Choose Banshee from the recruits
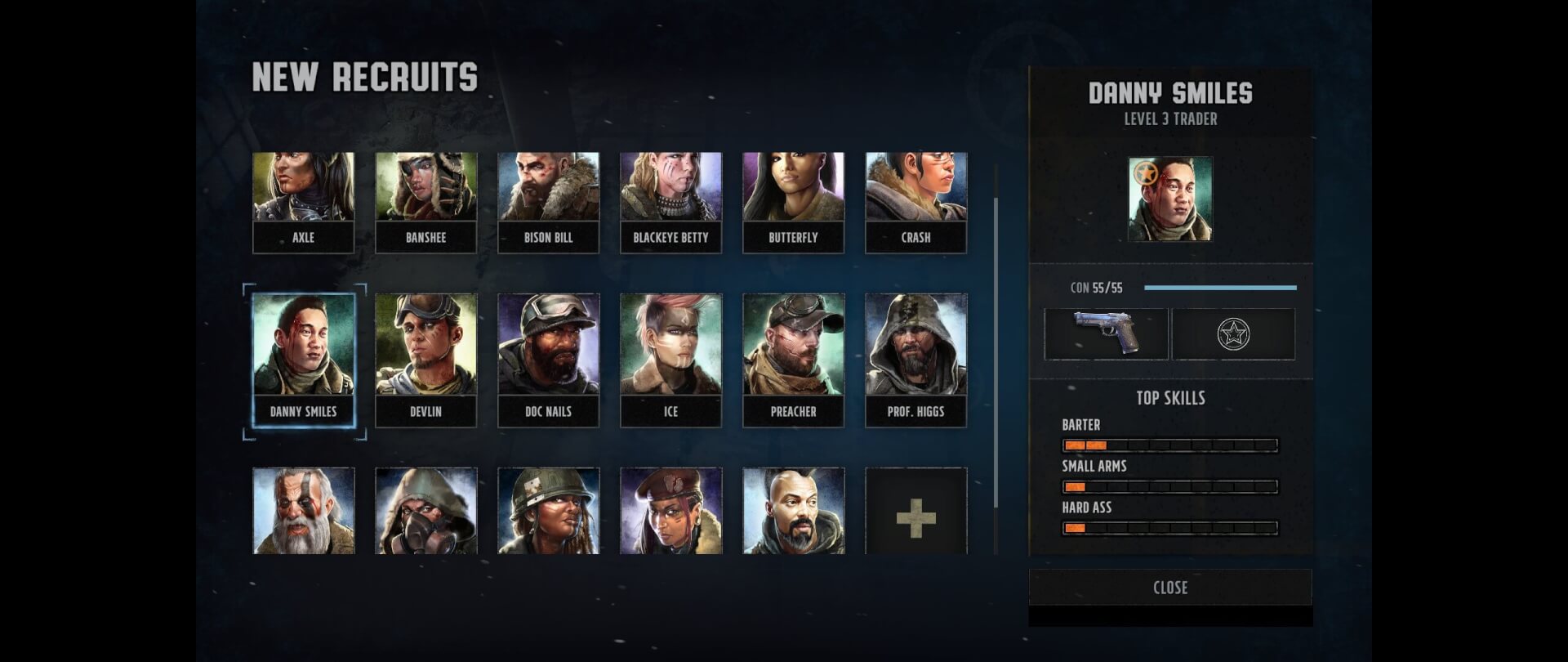The width and height of the screenshot is (1568, 662). [425, 202]
